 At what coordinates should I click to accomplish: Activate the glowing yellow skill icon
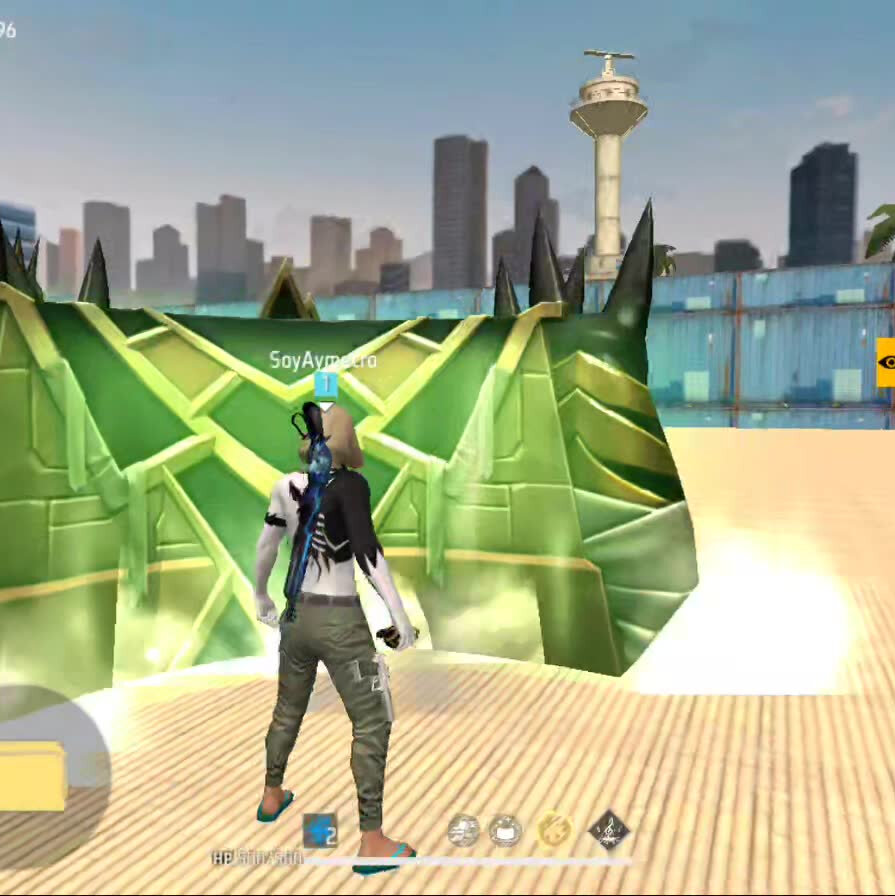(554, 829)
